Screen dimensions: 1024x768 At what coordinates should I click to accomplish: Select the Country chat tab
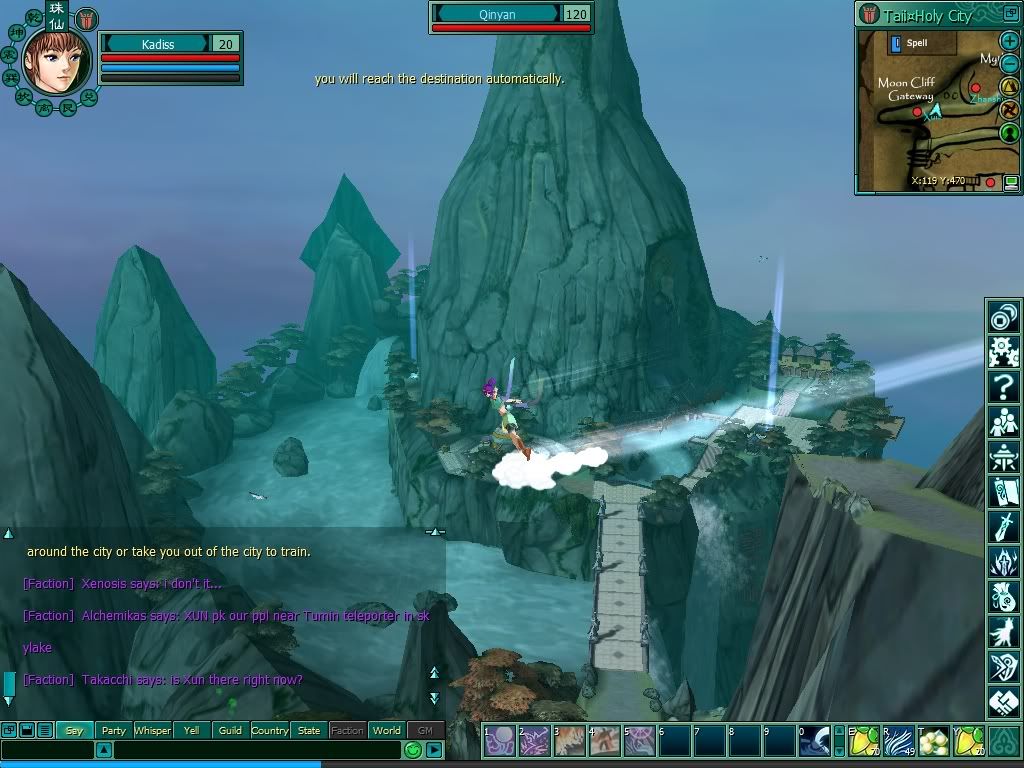[x=270, y=730]
